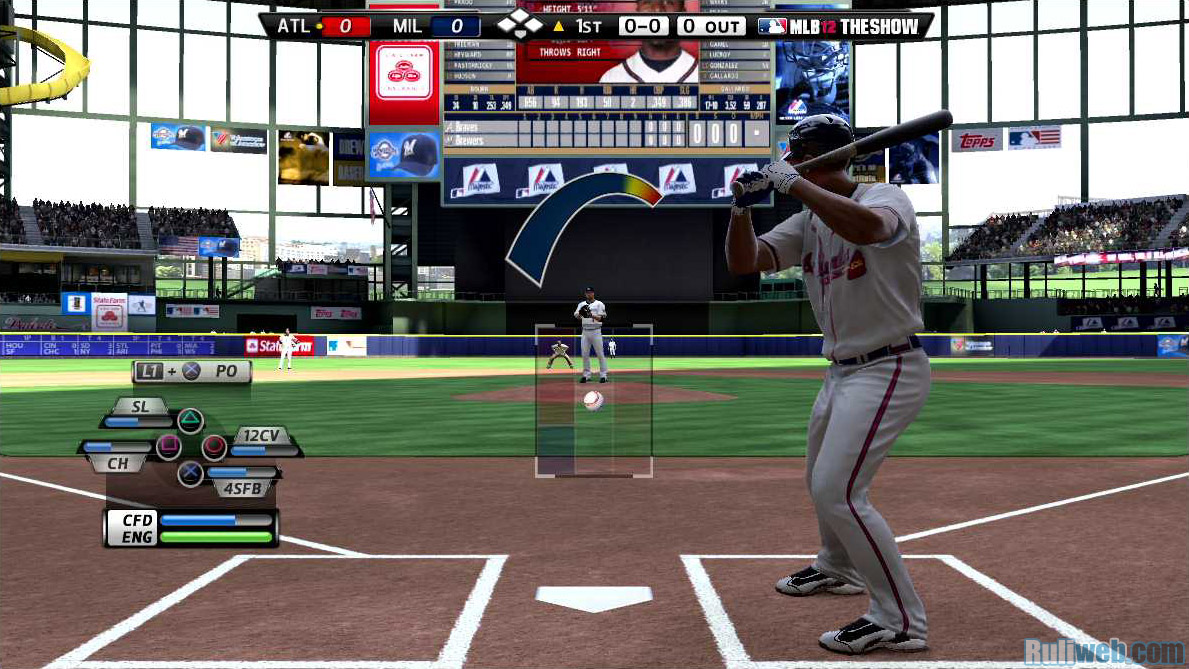Choose the 12CV curveball pitch label
The image size is (1189, 669).
coord(262,436)
